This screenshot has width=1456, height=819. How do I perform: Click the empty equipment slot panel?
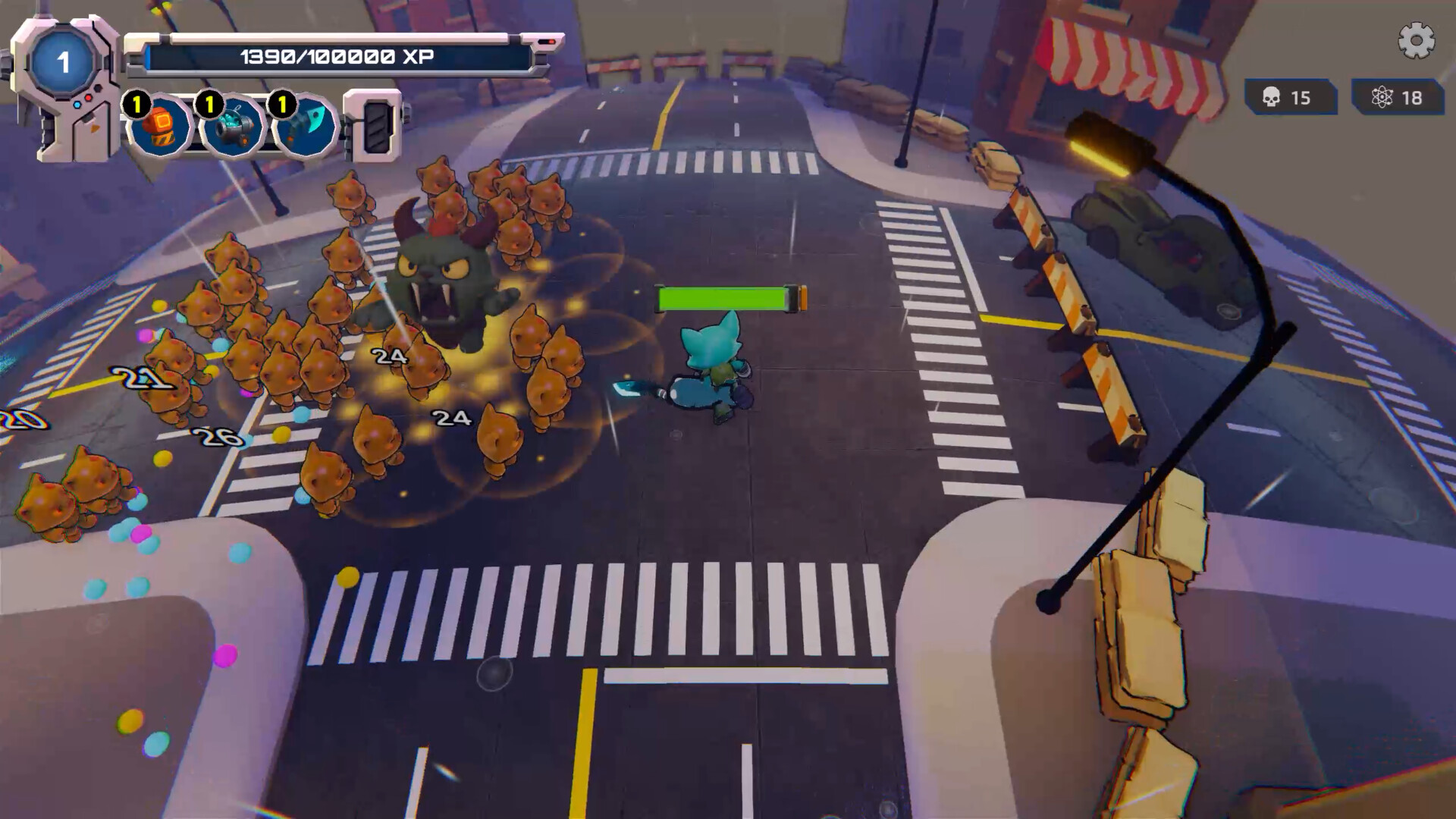pos(377,125)
